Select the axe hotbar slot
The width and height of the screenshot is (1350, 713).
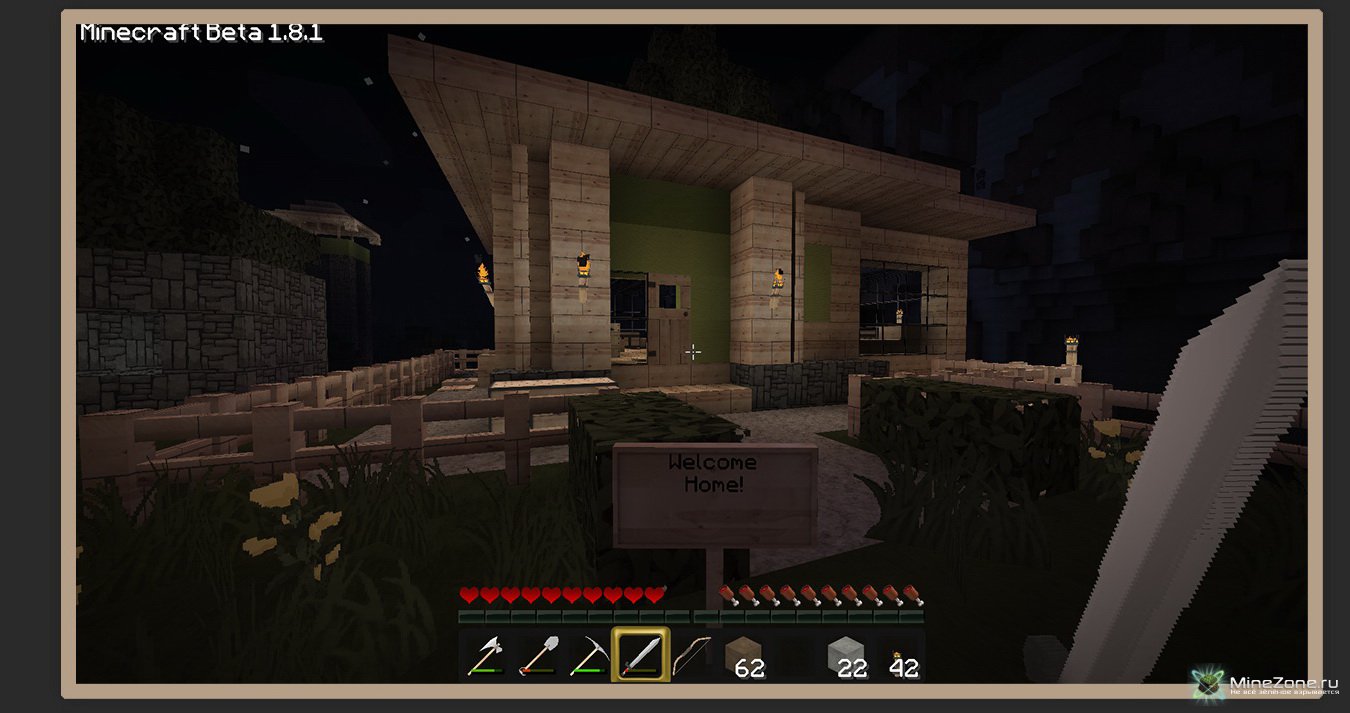coord(485,656)
